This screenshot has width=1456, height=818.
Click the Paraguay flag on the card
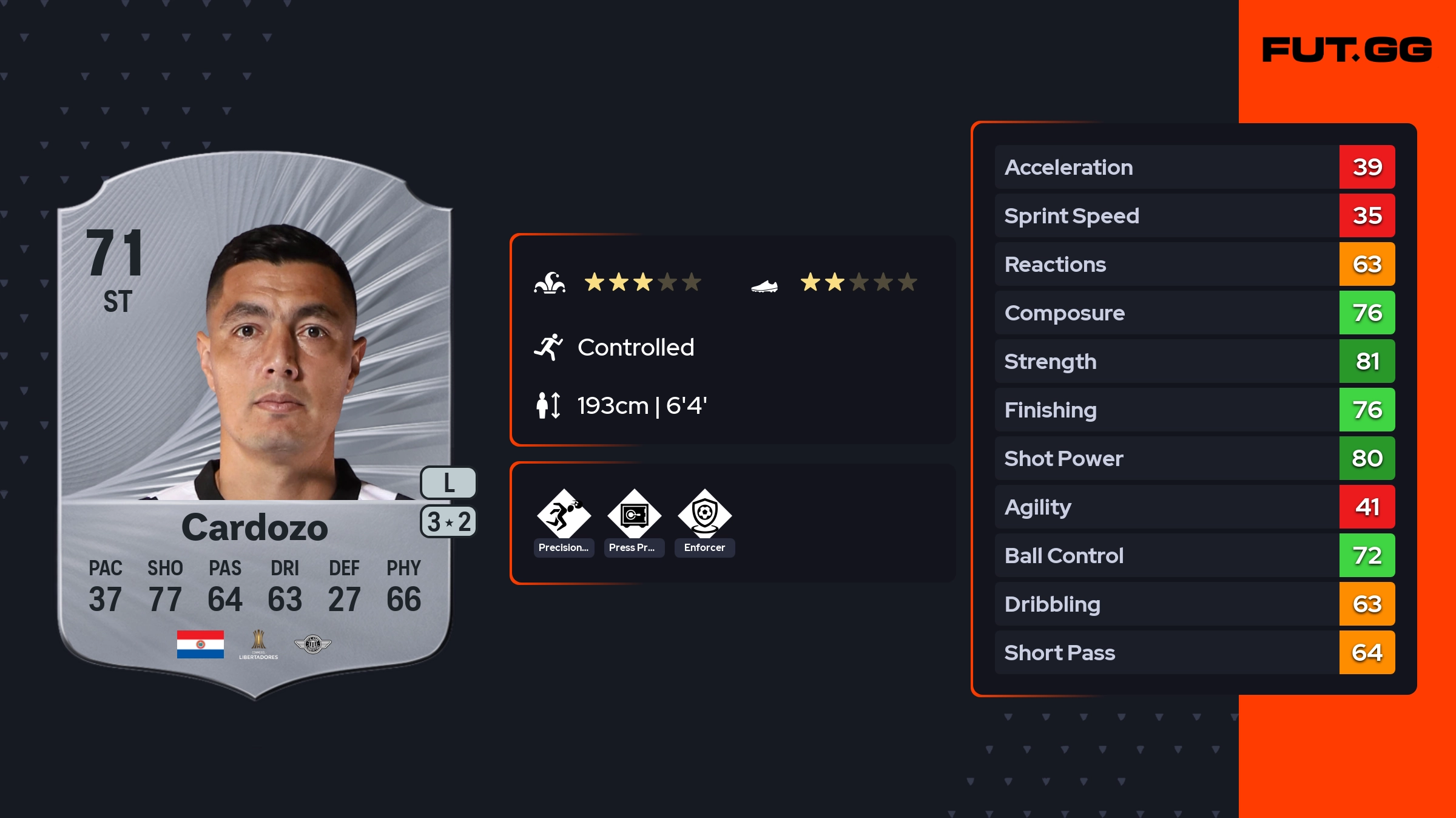pyautogui.click(x=200, y=644)
